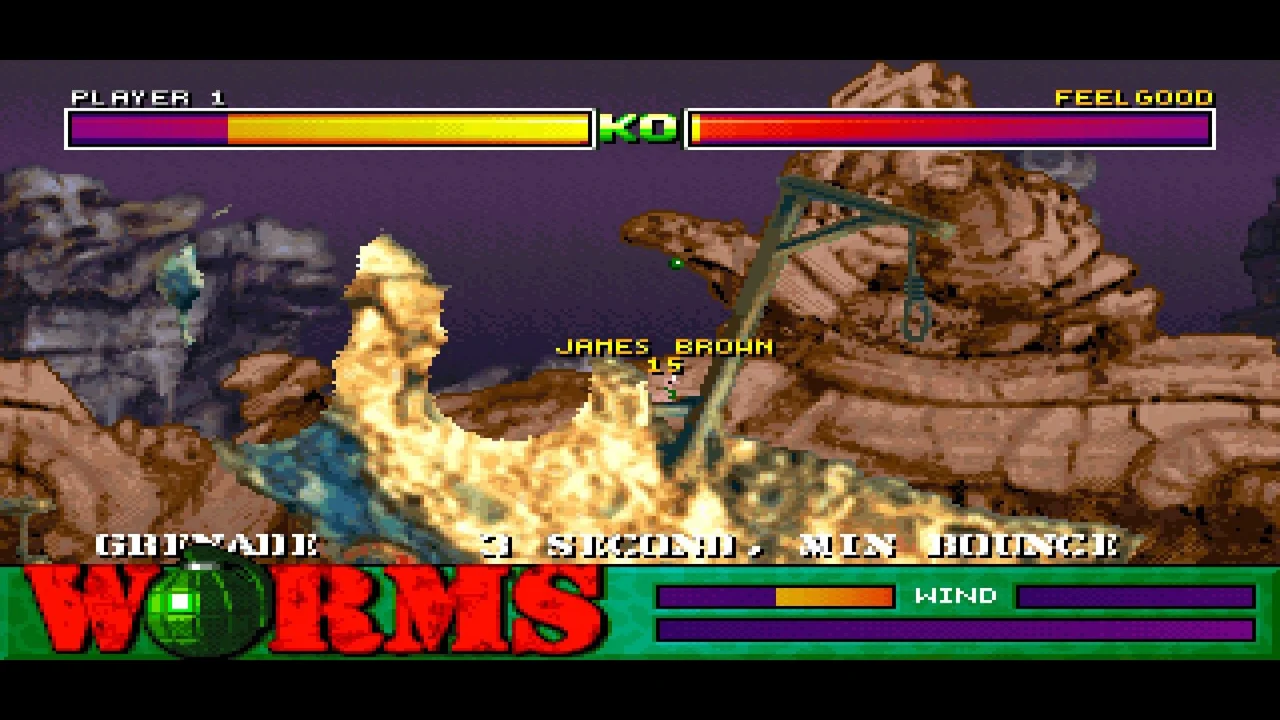Click the PLAYER 1 power bar
Image resolution: width=1280 pixels, height=720 pixels.
click(330, 128)
